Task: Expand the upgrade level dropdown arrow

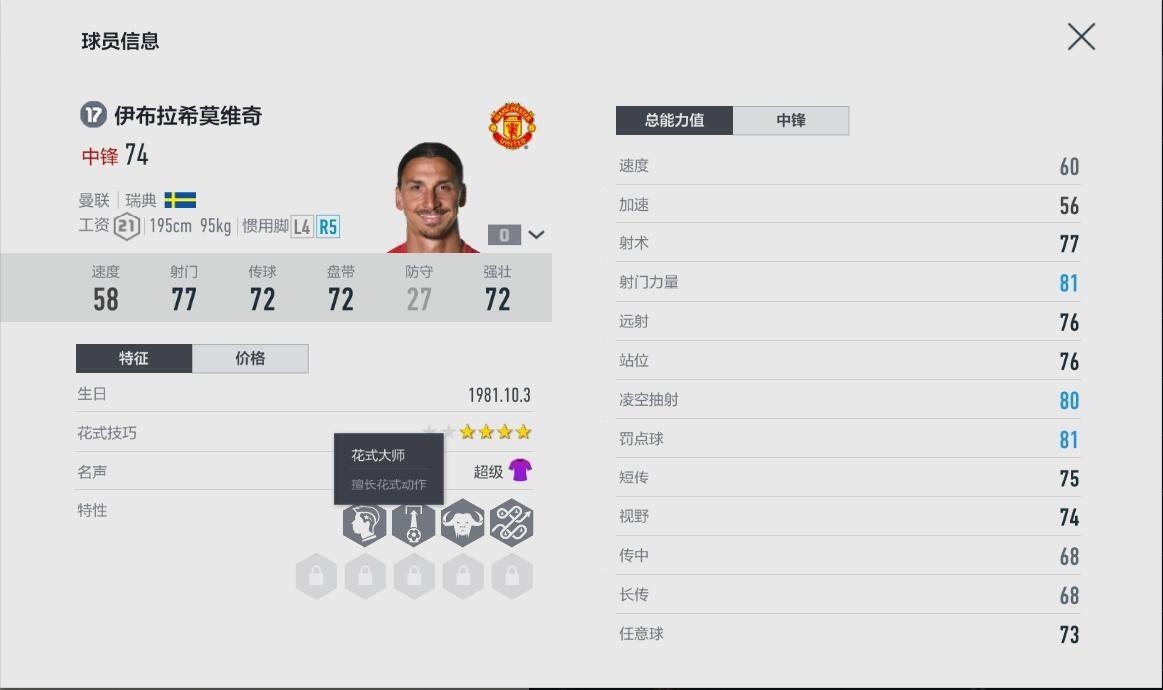Action: coord(537,235)
